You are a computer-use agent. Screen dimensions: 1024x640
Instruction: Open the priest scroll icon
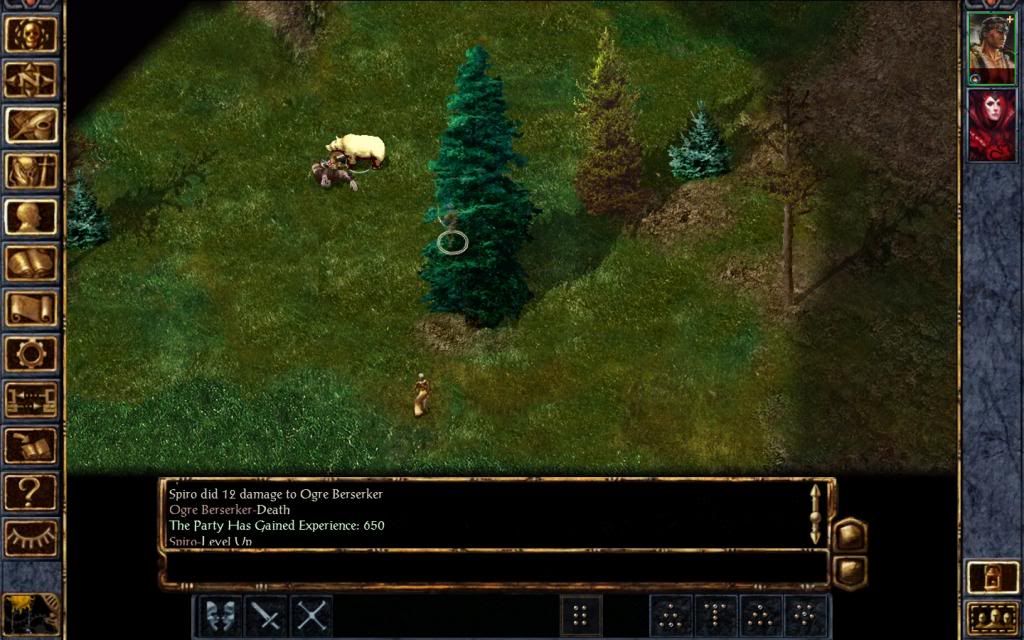pos(31,308)
